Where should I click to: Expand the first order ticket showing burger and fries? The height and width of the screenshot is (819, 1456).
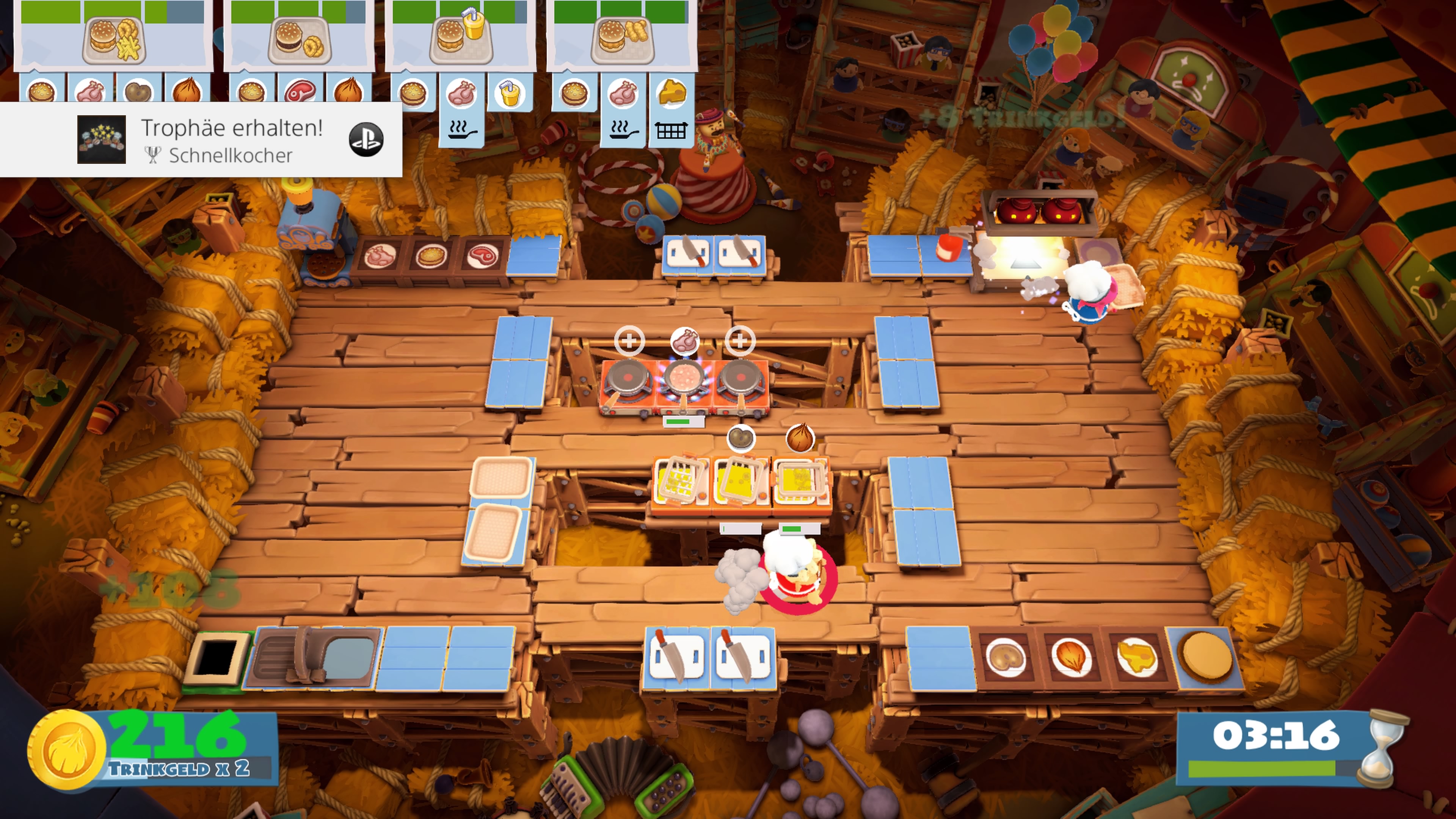pos(113,39)
